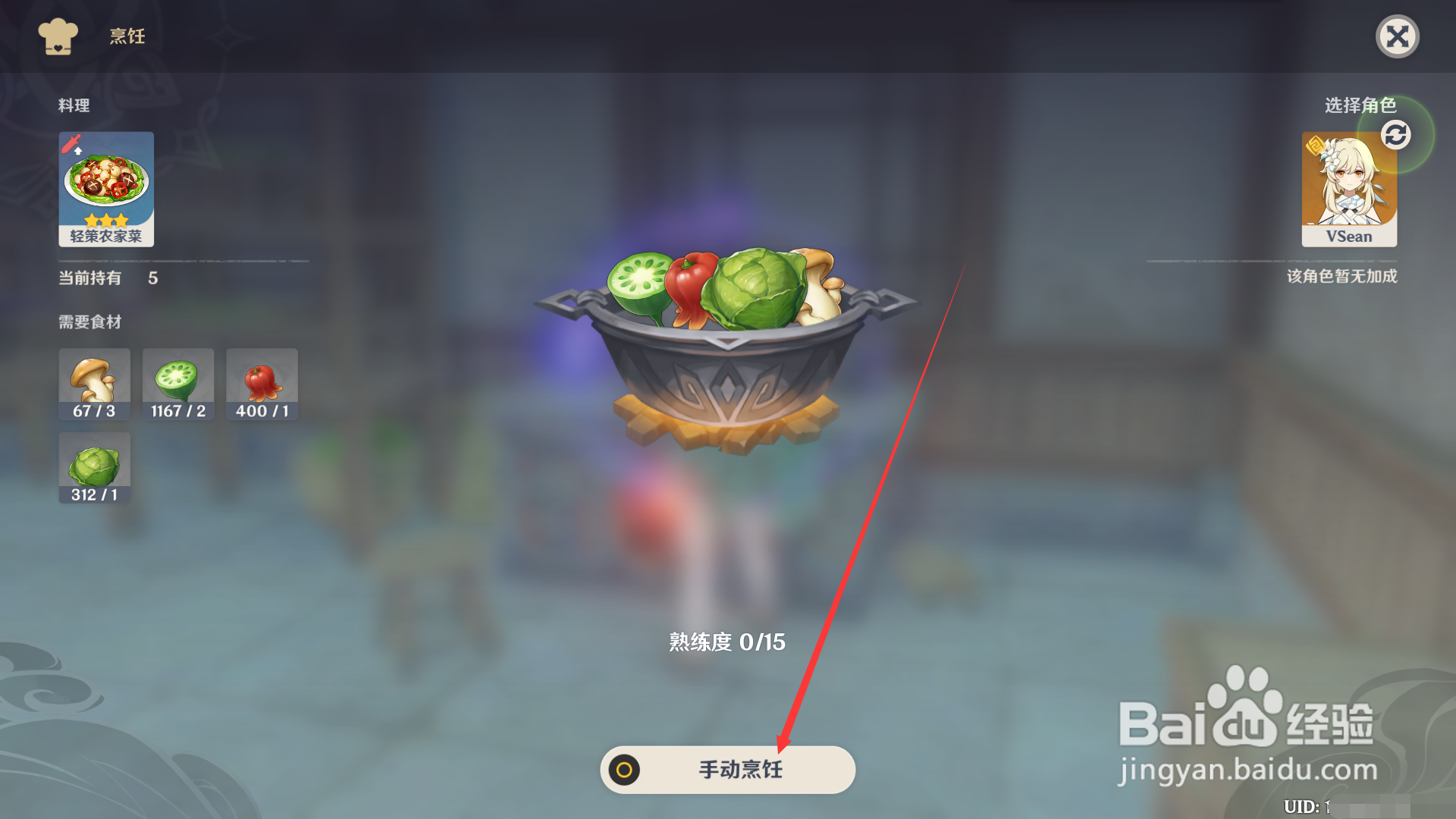
Task: Click the circle icon inside the cooking button
Action: (623, 770)
